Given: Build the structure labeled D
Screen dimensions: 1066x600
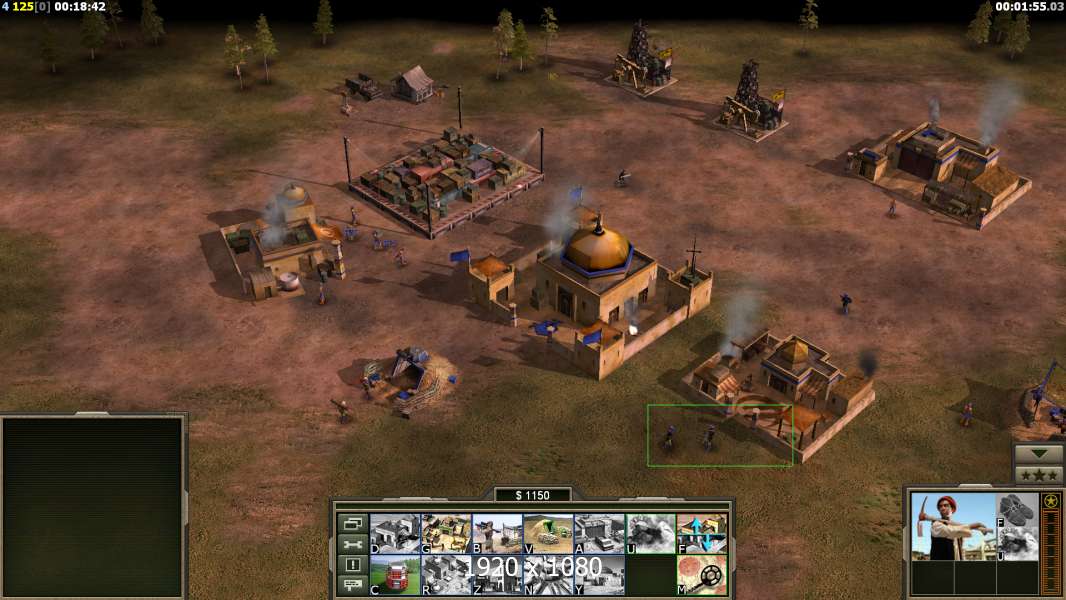Looking at the screenshot, I should click(x=394, y=534).
